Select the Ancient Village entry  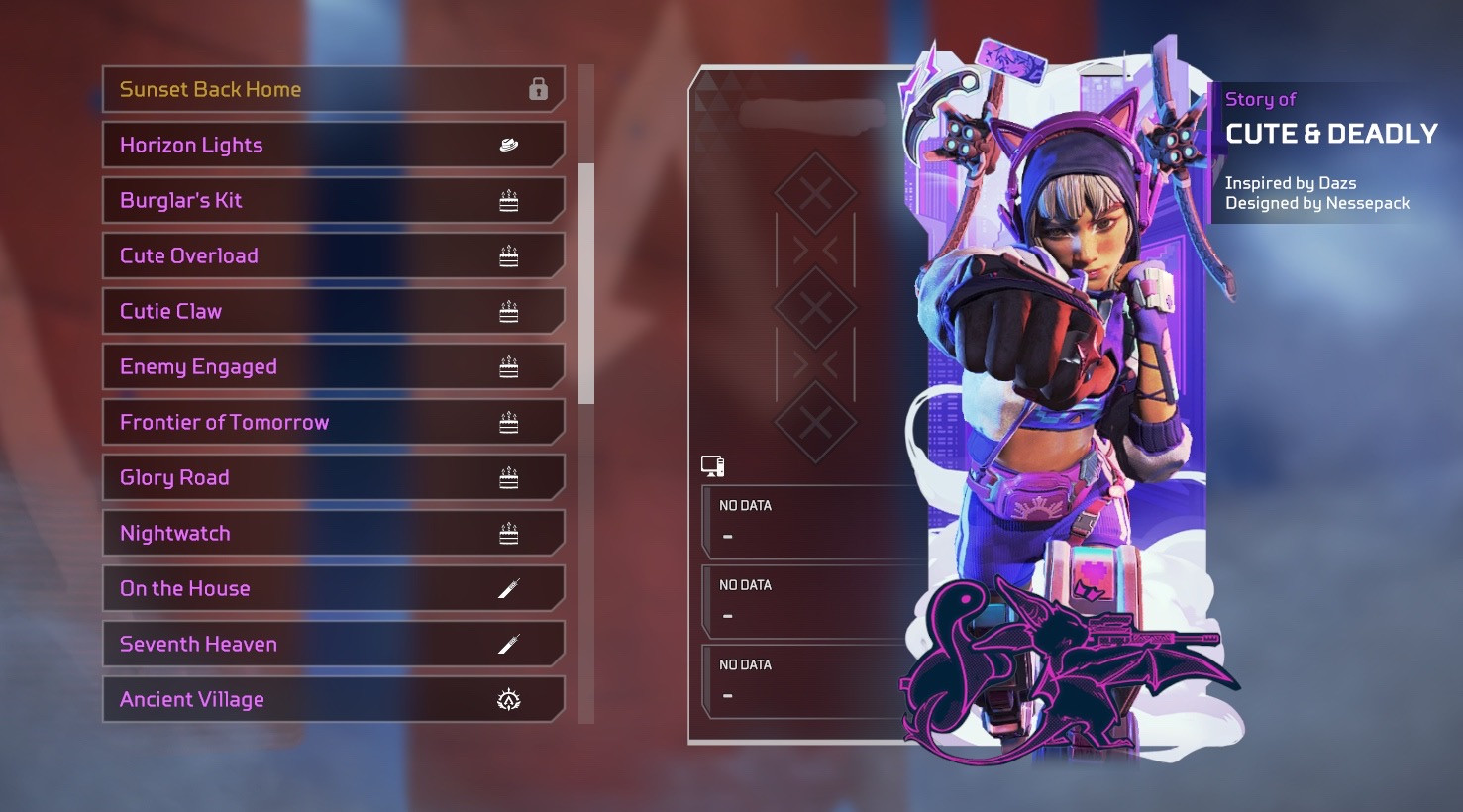333,699
